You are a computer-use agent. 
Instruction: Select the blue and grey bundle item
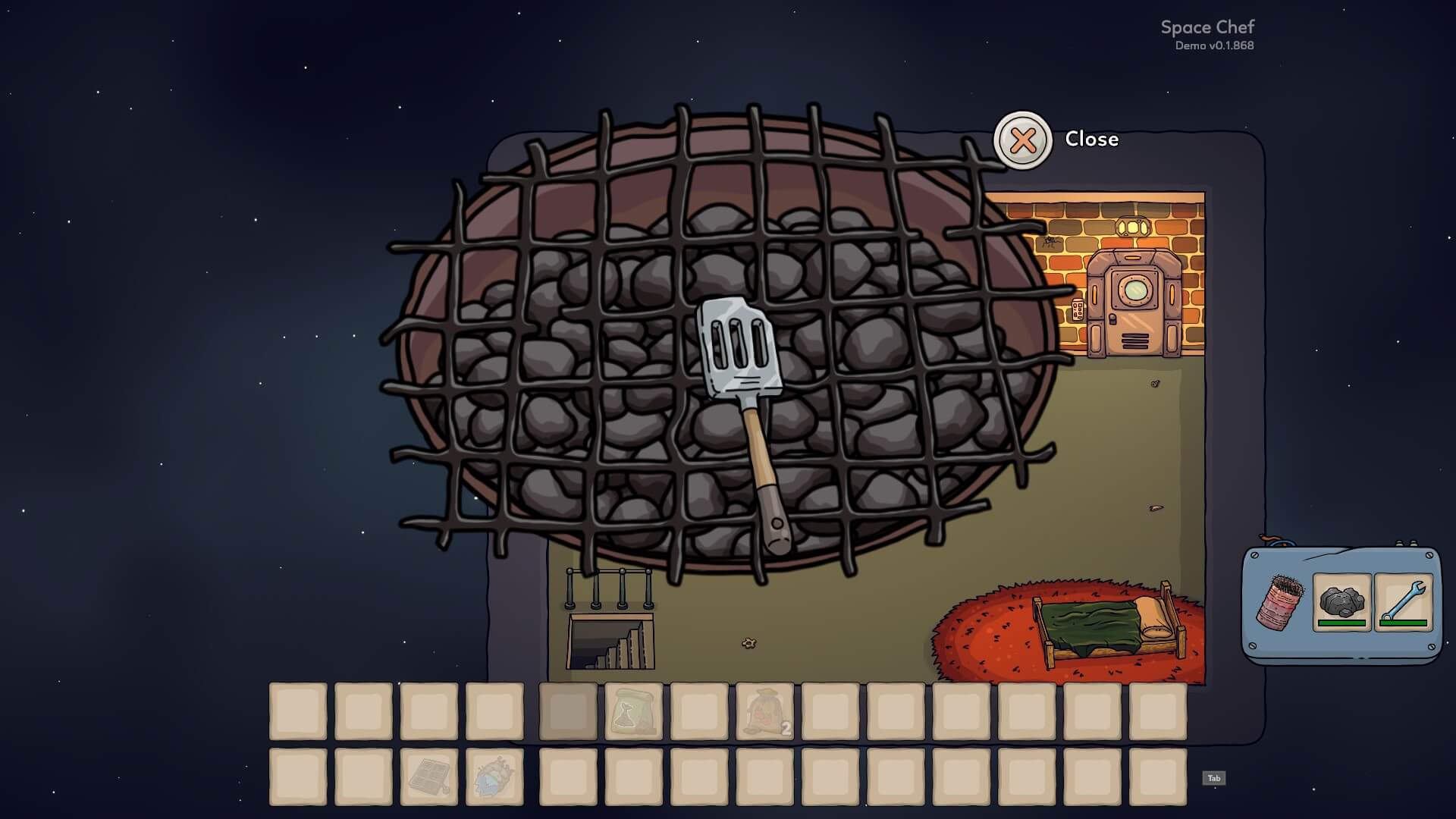coord(494,777)
